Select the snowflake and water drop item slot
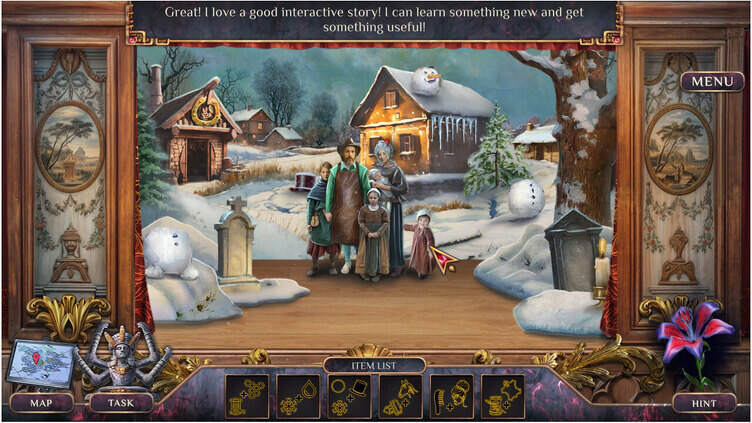 298,396
